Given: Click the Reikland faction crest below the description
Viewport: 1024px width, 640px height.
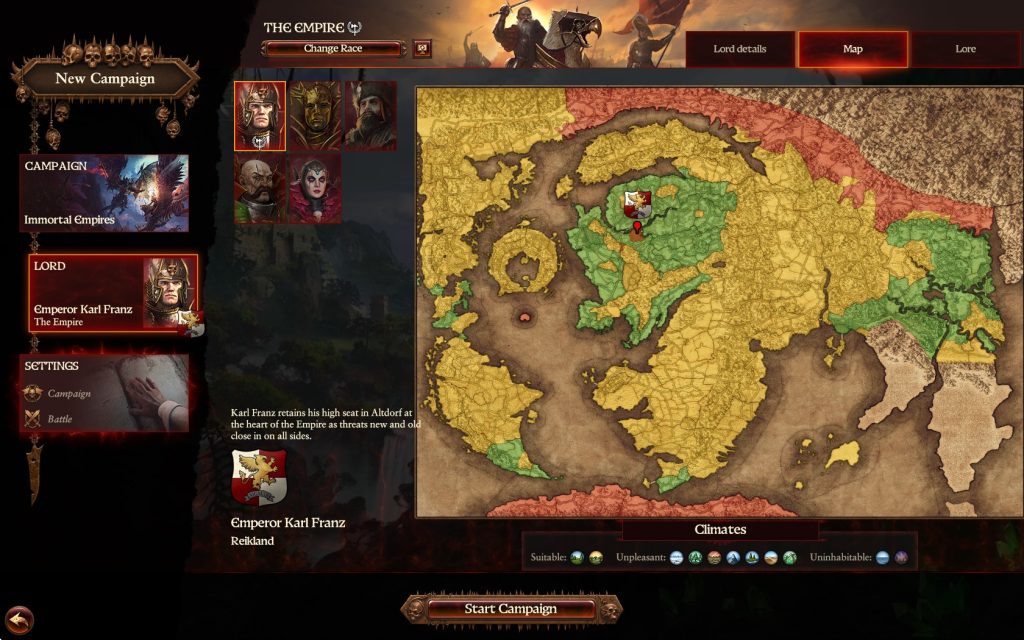Looking at the screenshot, I should pos(259,477).
